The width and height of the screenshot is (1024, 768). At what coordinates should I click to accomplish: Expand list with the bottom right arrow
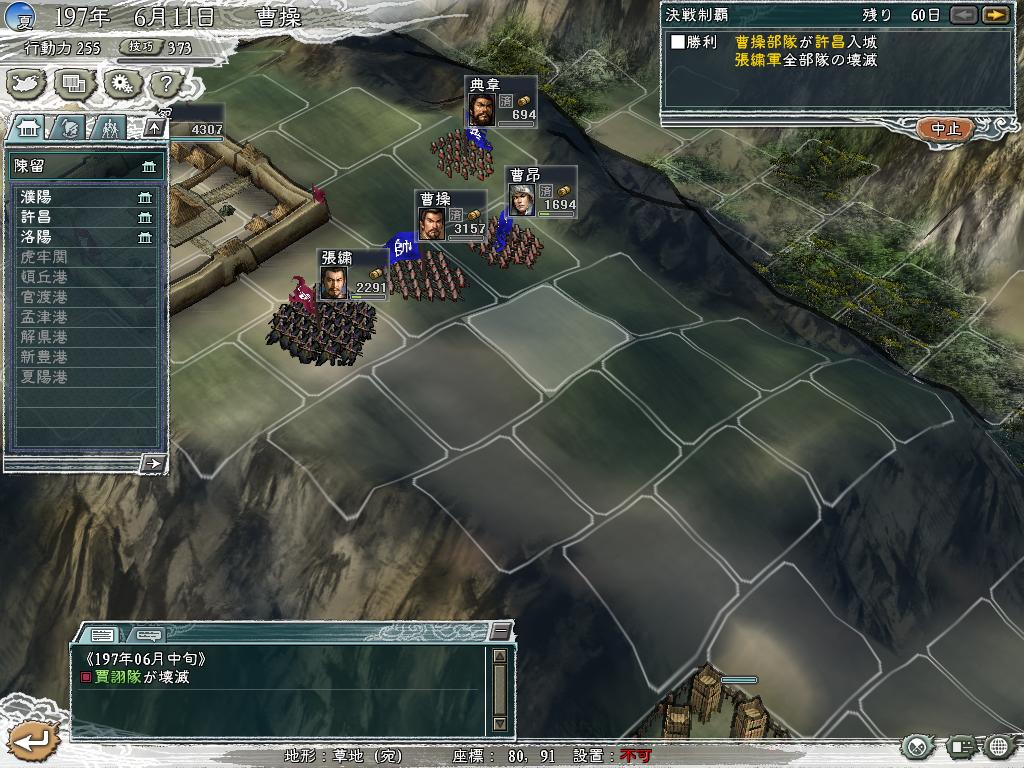[x=153, y=462]
